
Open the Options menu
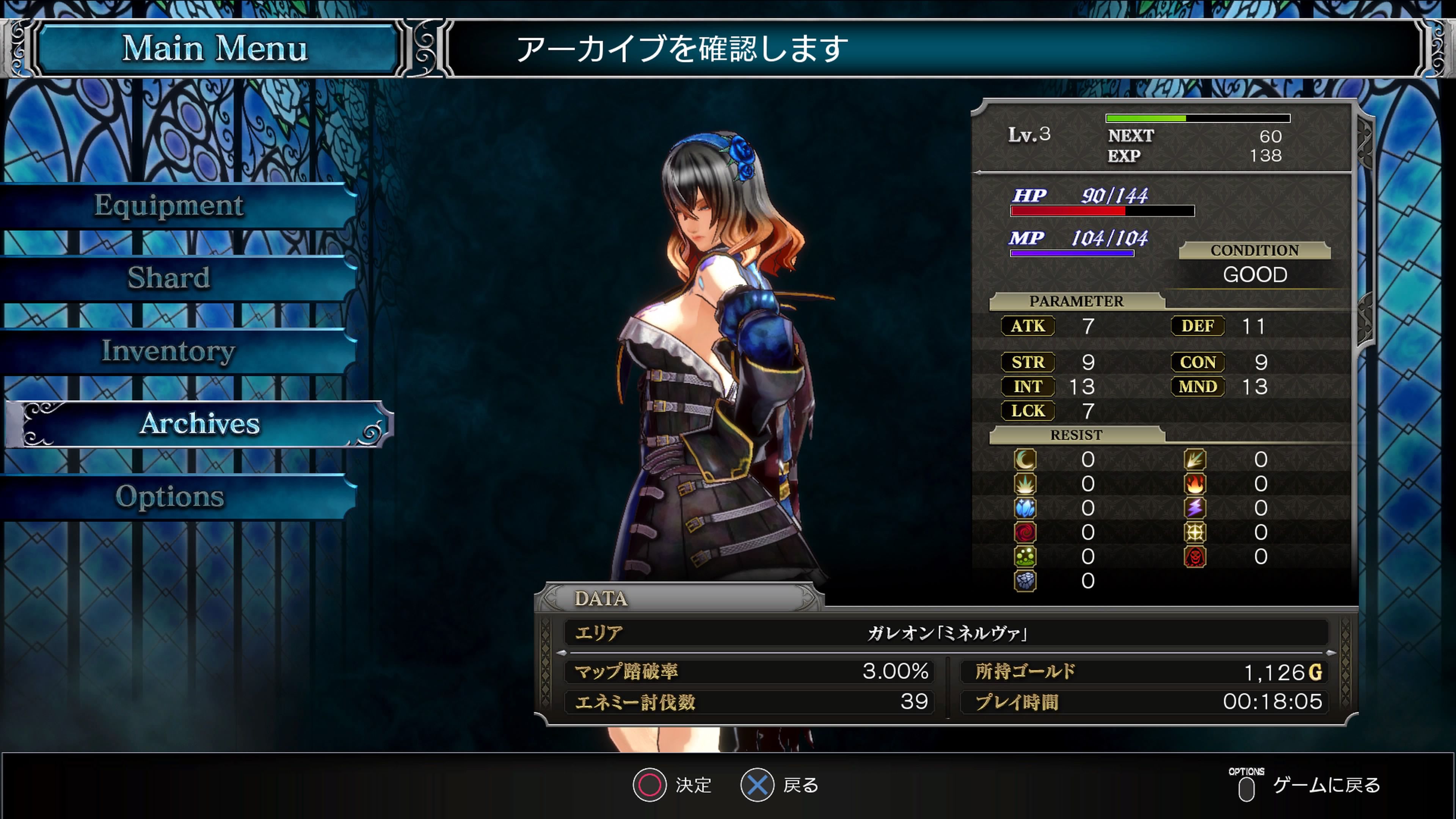point(169,496)
